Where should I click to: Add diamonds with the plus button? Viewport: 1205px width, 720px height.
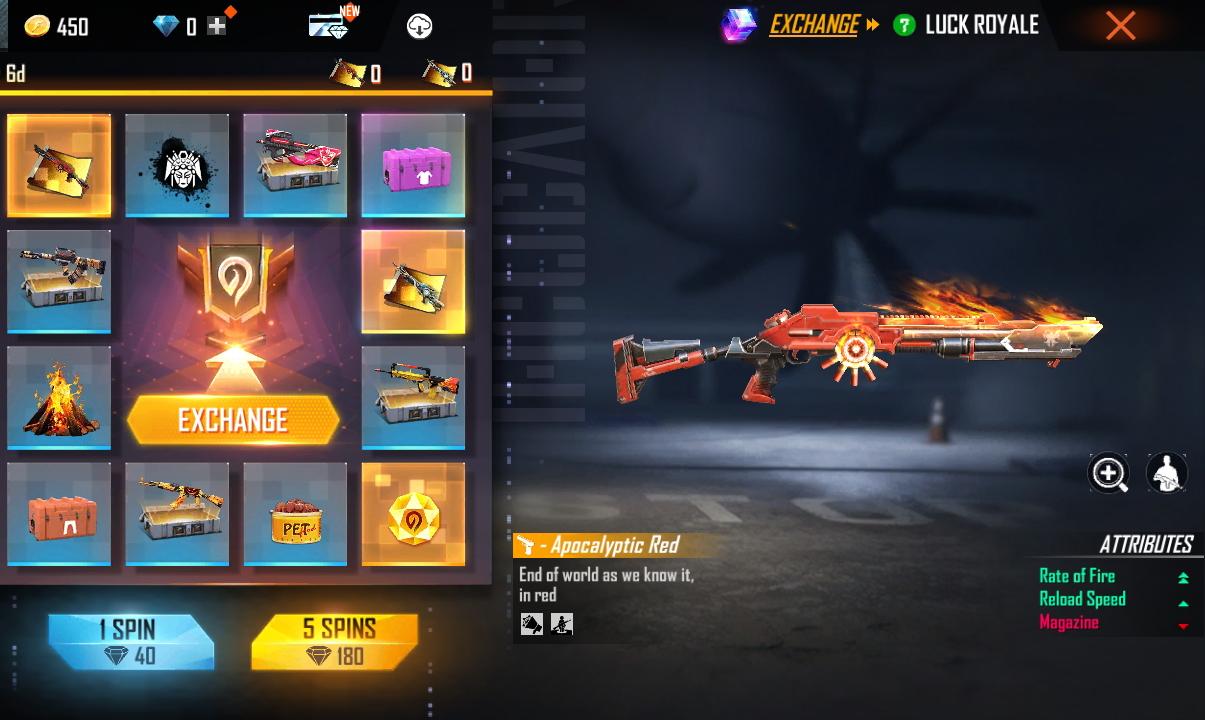pos(217,26)
